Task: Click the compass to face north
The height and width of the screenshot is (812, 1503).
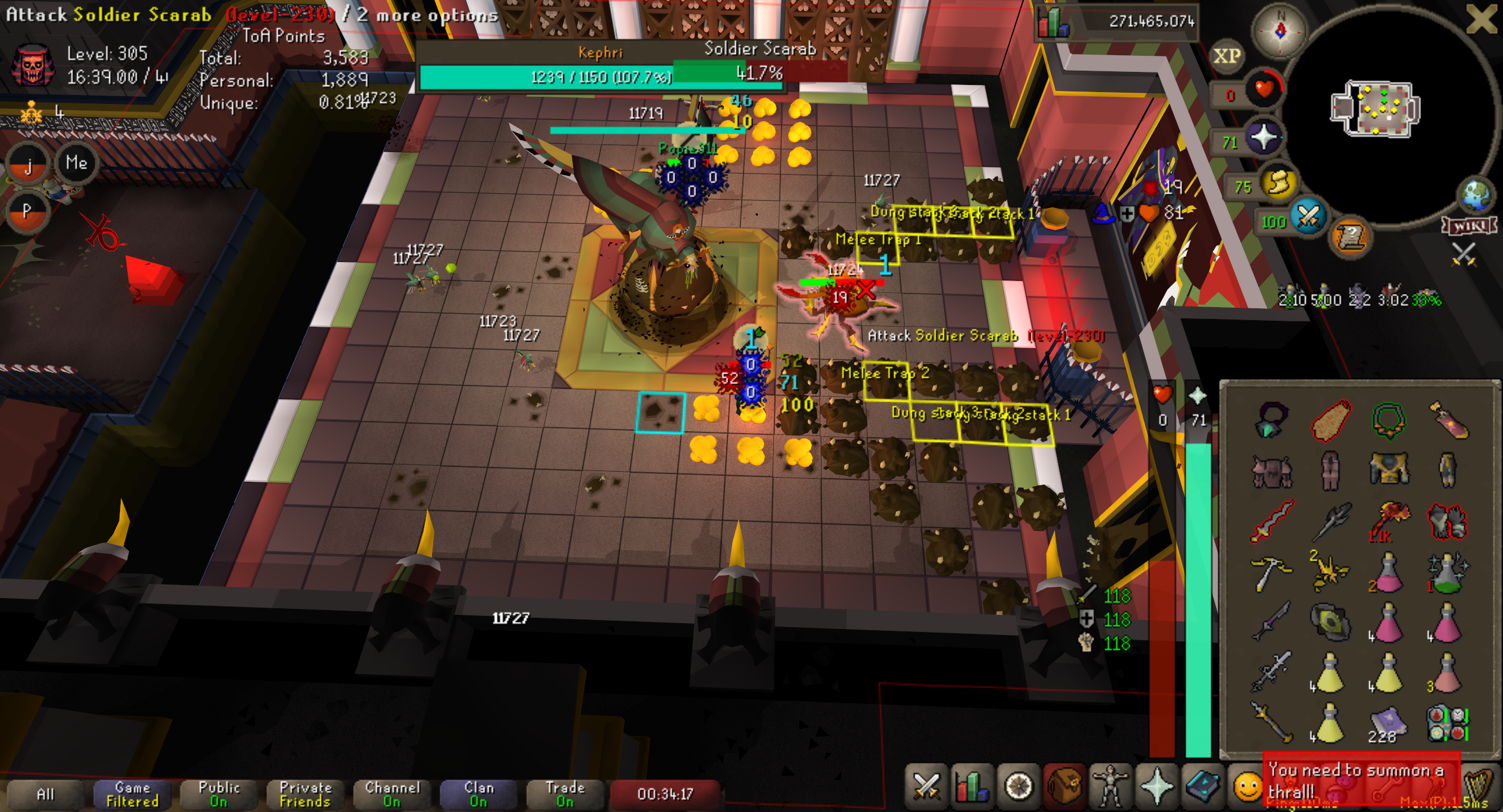Action: 1280,31
